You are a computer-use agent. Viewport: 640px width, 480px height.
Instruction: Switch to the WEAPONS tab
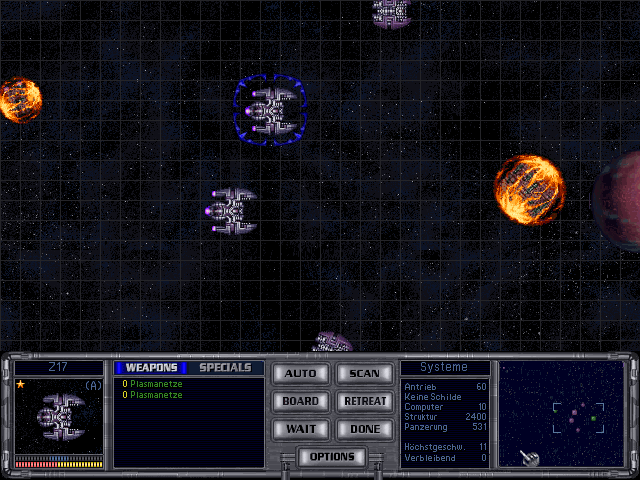coord(151,368)
